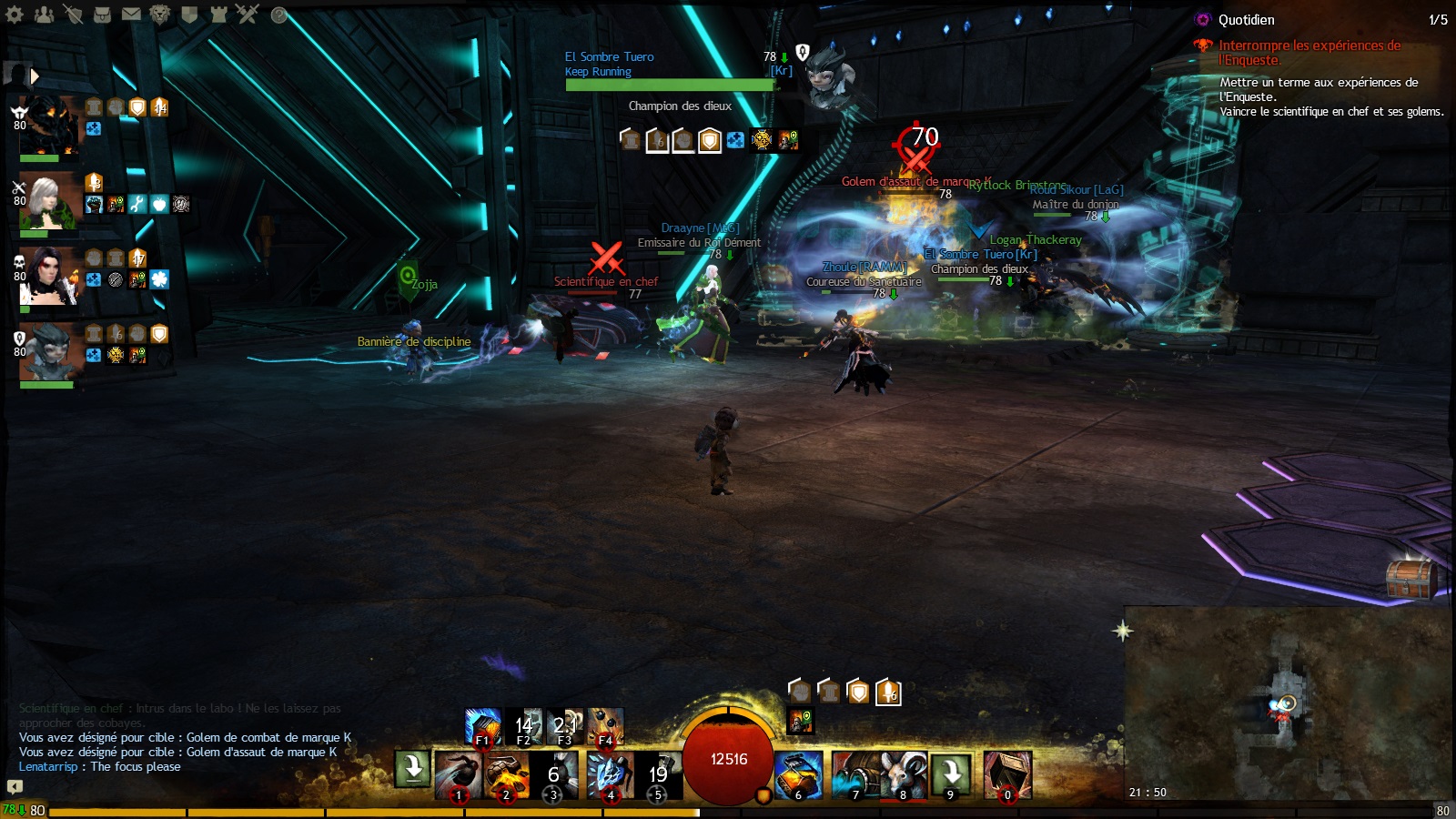The height and width of the screenshot is (819, 1456).
Task: Activate the ram elite skill in slot 8
Action: coord(903,775)
